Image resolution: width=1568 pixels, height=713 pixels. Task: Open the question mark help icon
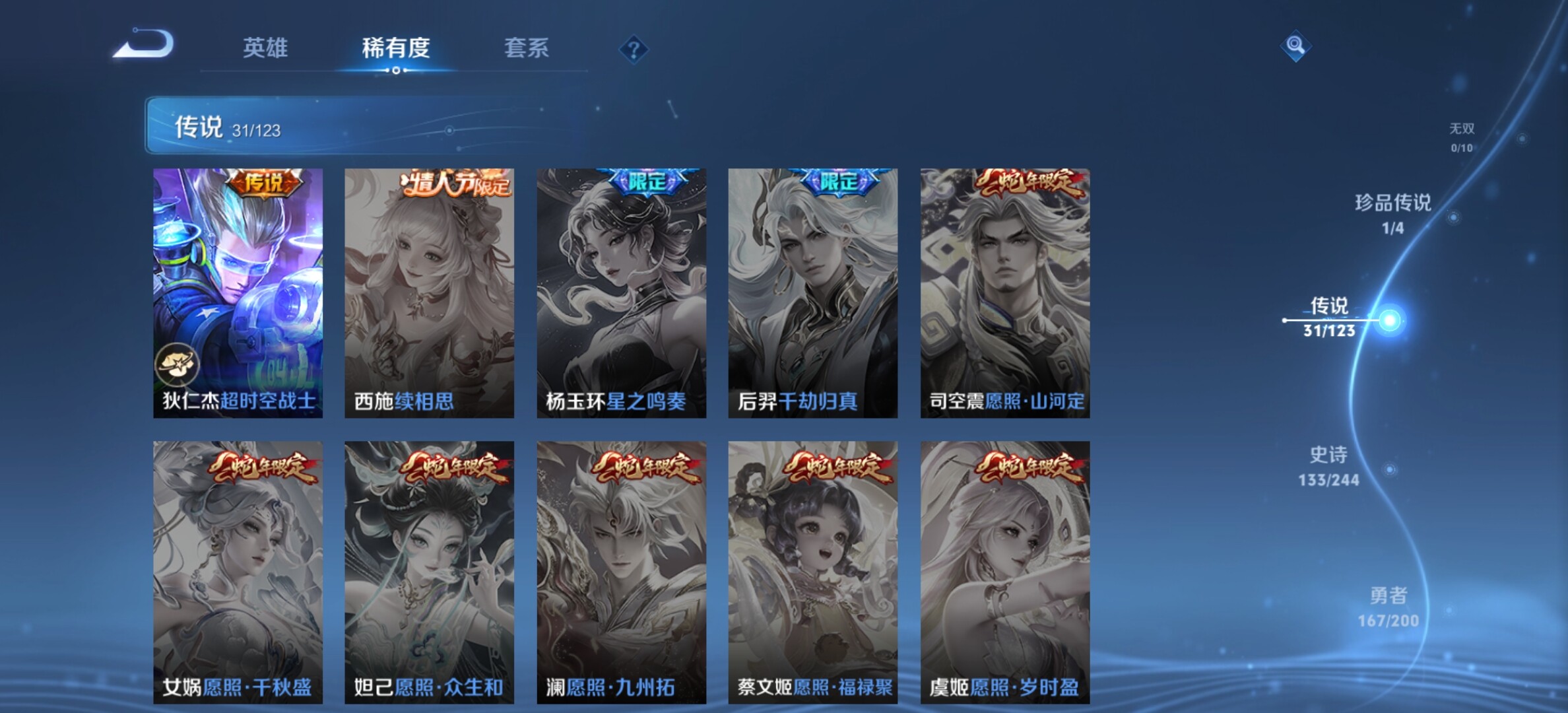pos(634,50)
